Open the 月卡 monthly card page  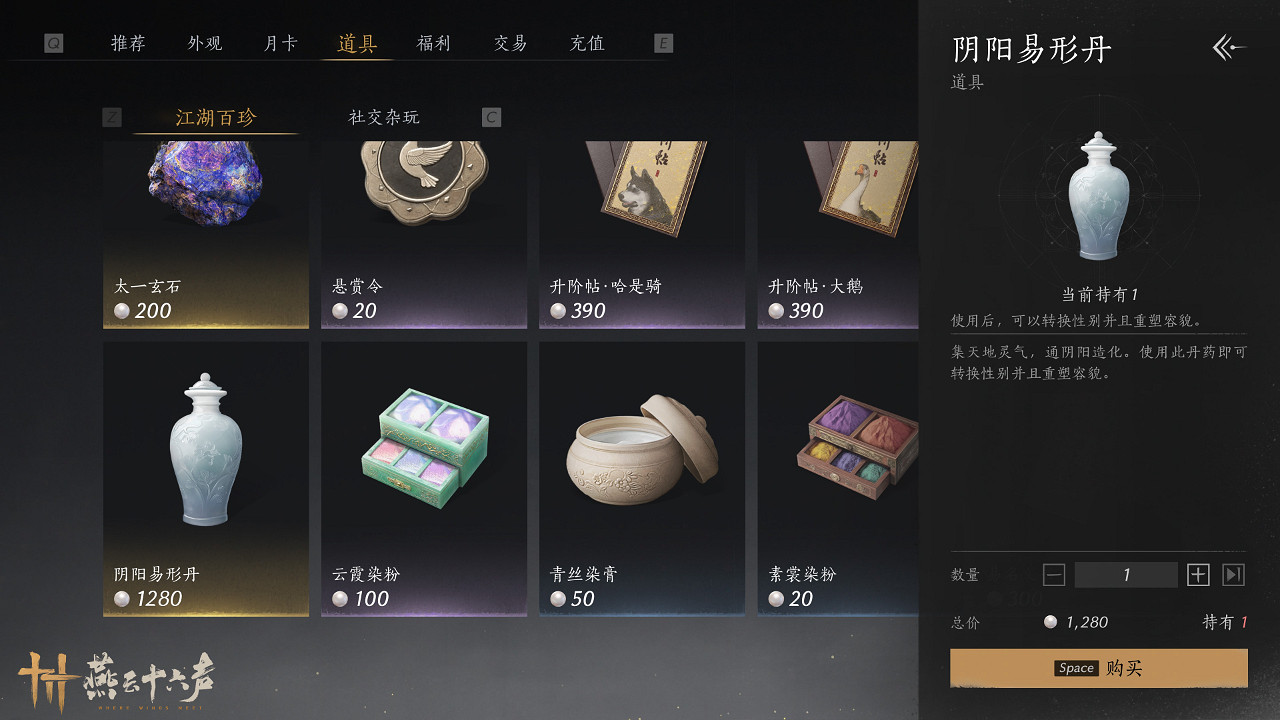279,43
